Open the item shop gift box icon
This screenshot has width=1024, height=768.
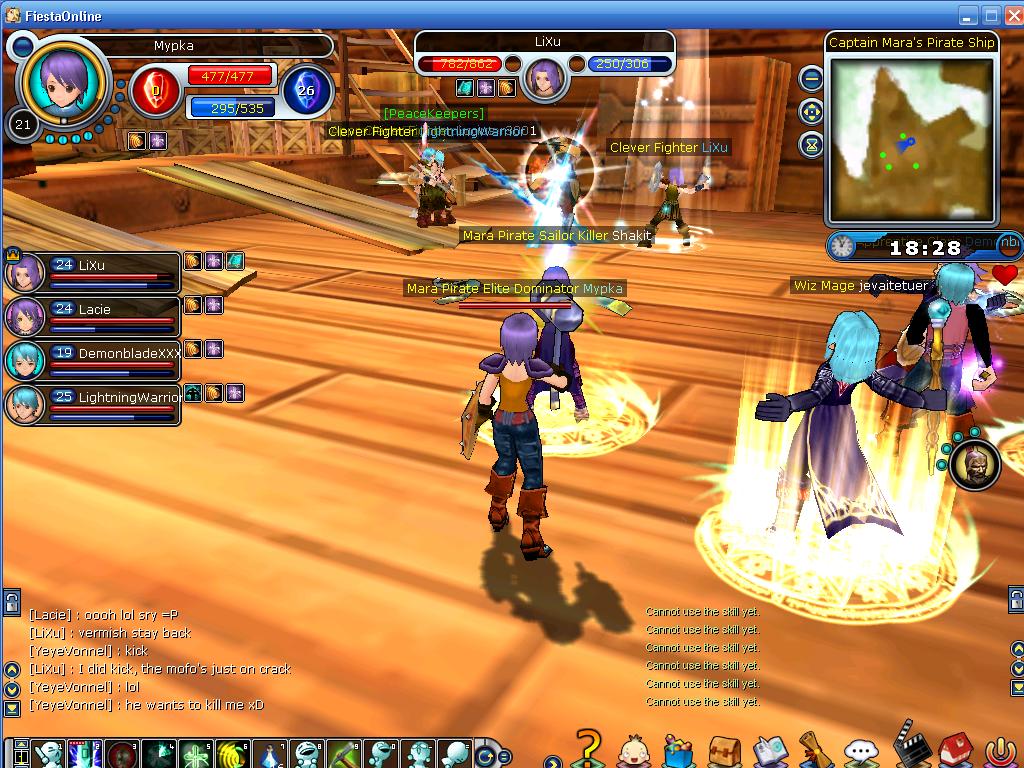pos(678,750)
